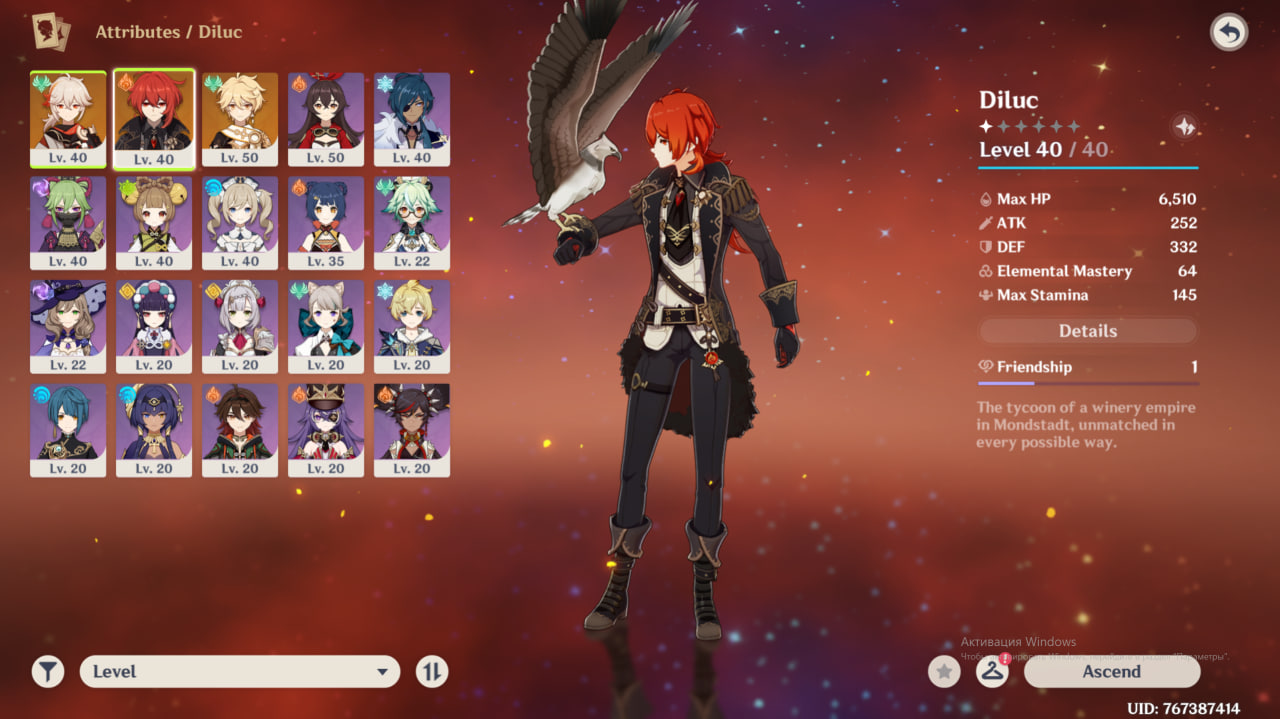The width and height of the screenshot is (1280, 719).
Task: Toggle the sort order arrows
Action: point(432,672)
